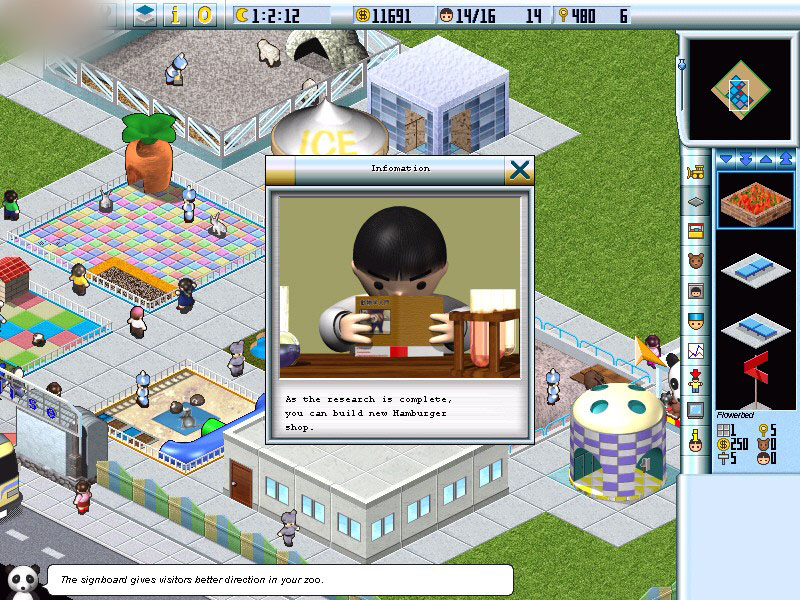The image size is (800, 600).
Task: Click the yellow info 'i' button
Action: tap(176, 15)
